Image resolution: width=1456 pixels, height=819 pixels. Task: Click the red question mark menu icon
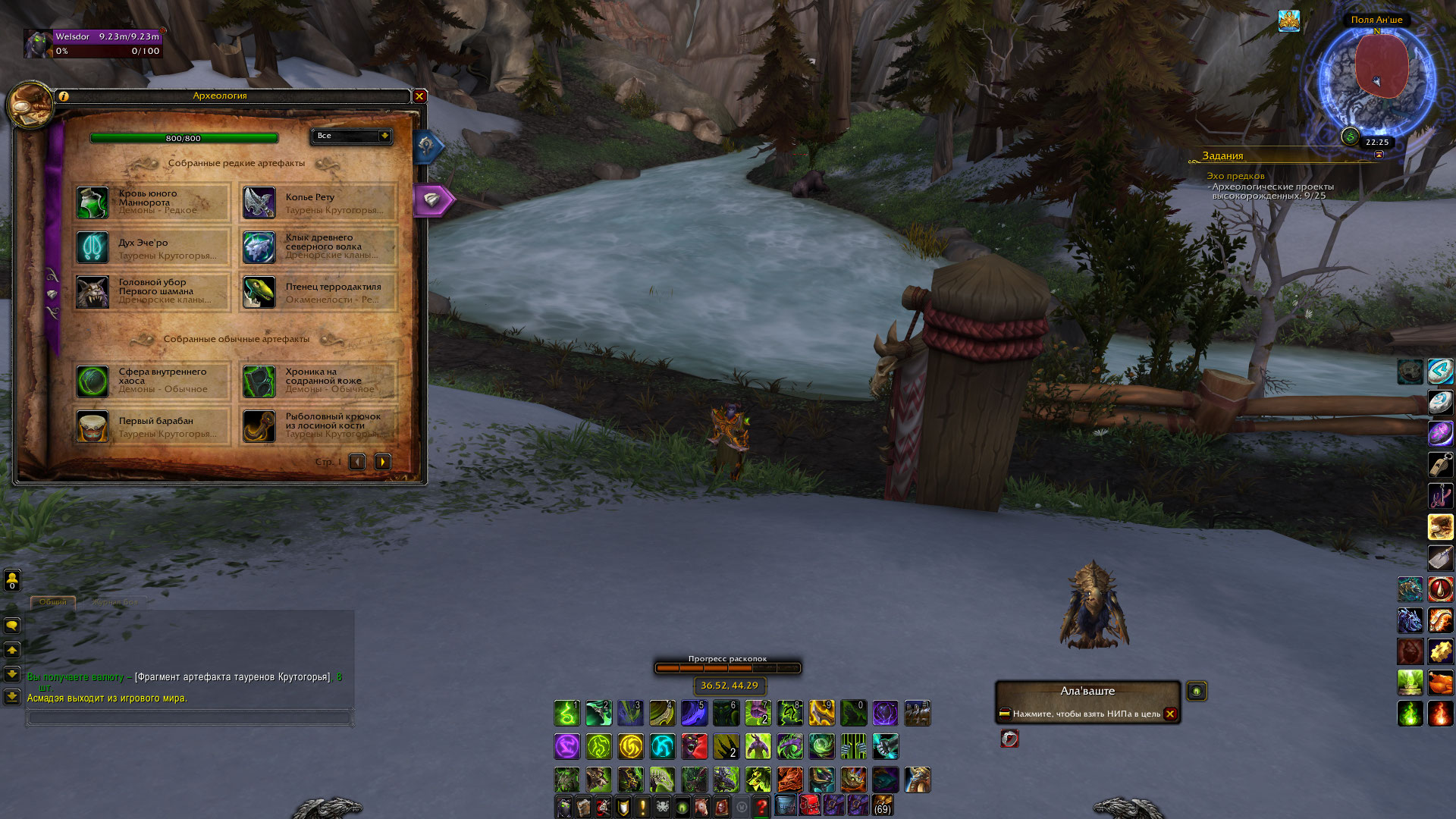[761, 806]
